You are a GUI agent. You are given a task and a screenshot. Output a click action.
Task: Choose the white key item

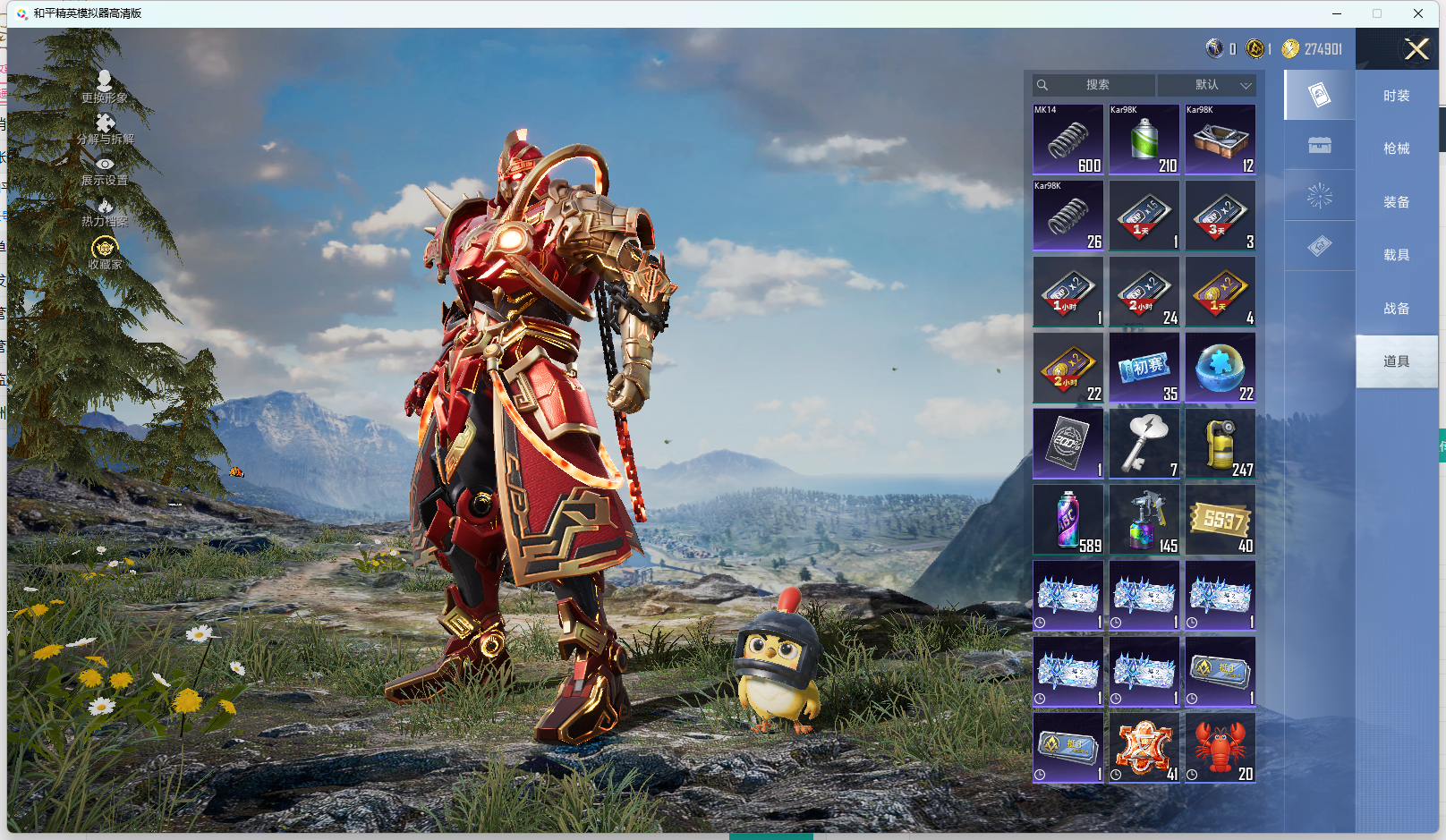tap(1144, 444)
